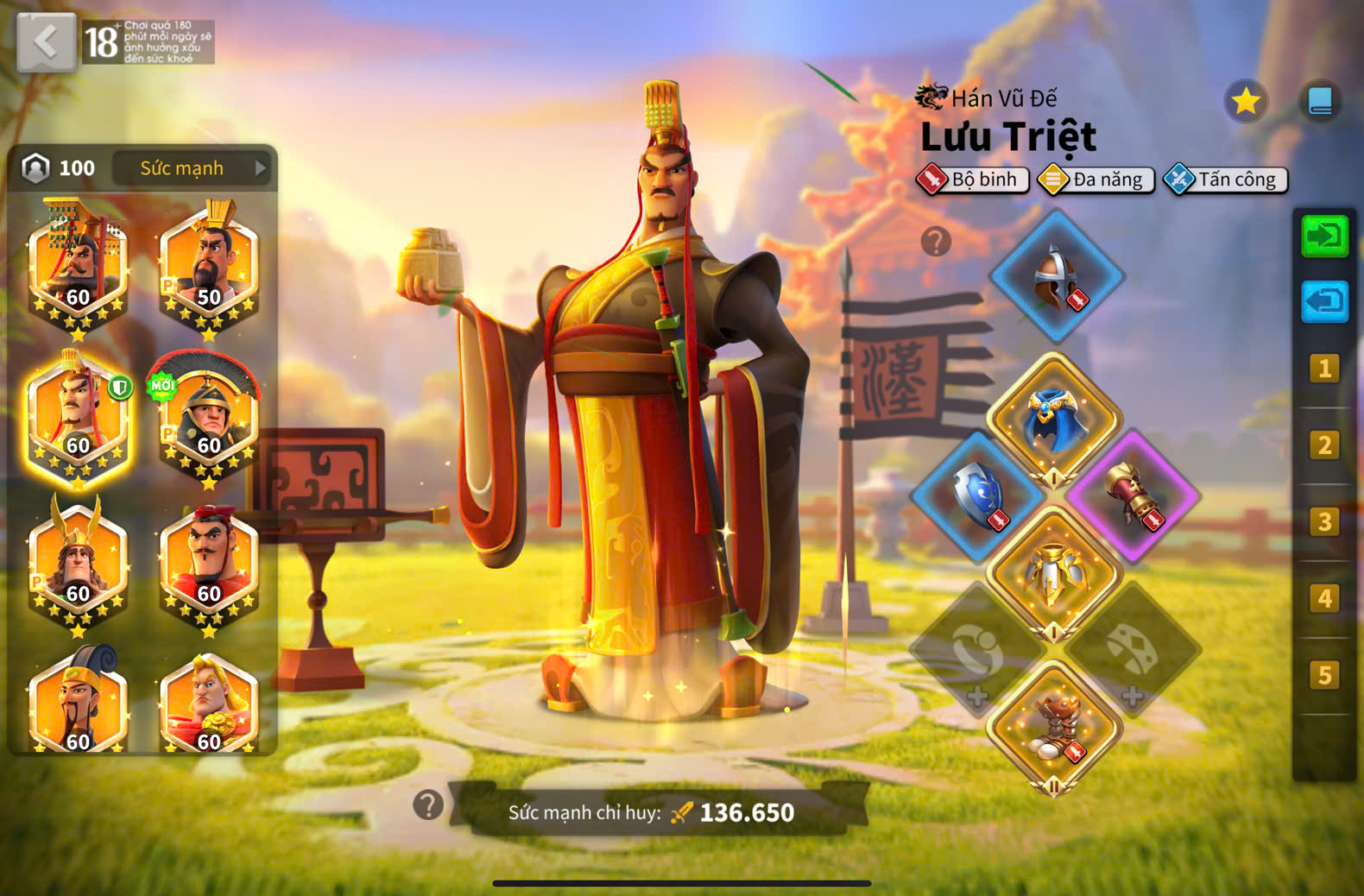Choose the commander with the MỚI badge
The width and height of the screenshot is (1364, 896).
coord(209,416)
